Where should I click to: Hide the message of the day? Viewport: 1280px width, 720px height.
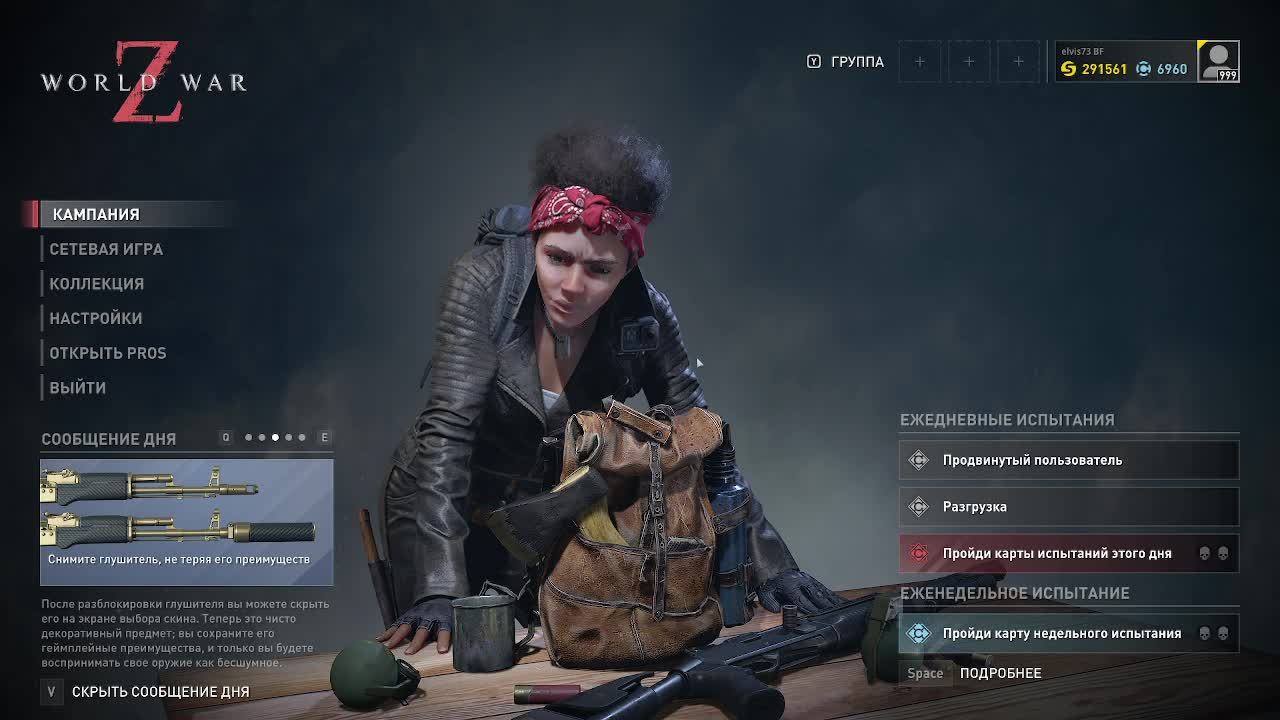pyautogui.click(x=160, y=691)
